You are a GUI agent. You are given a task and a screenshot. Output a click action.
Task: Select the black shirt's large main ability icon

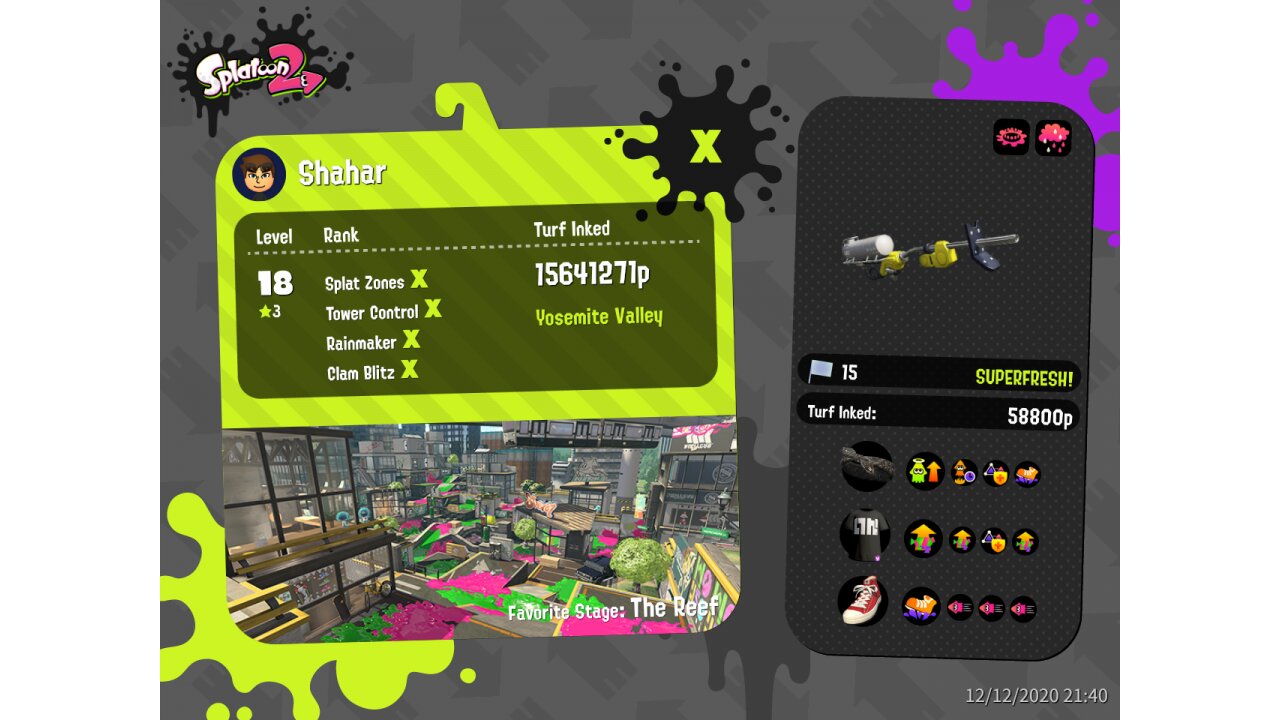pyautogui.click(x=923, y=539)
